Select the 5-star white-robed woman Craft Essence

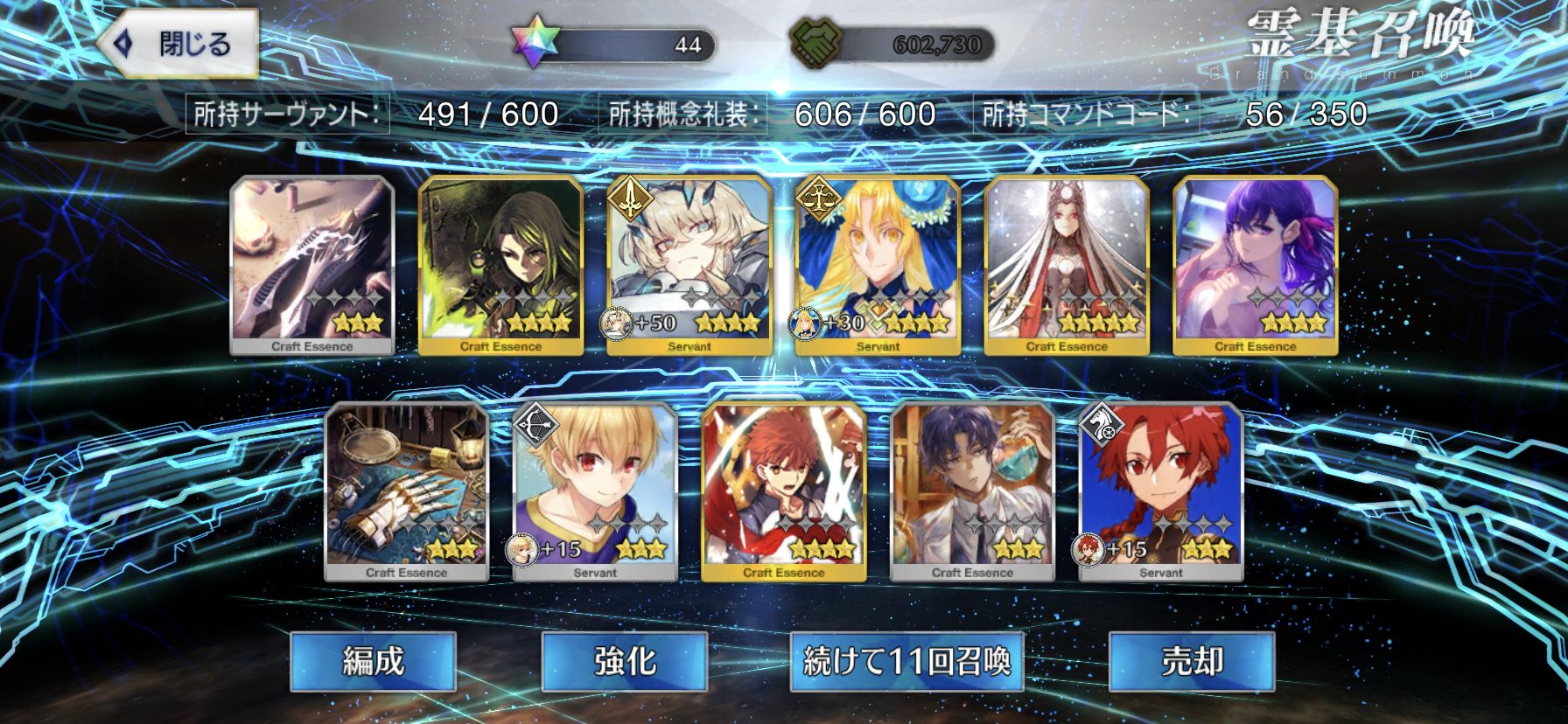[1067, 264]
